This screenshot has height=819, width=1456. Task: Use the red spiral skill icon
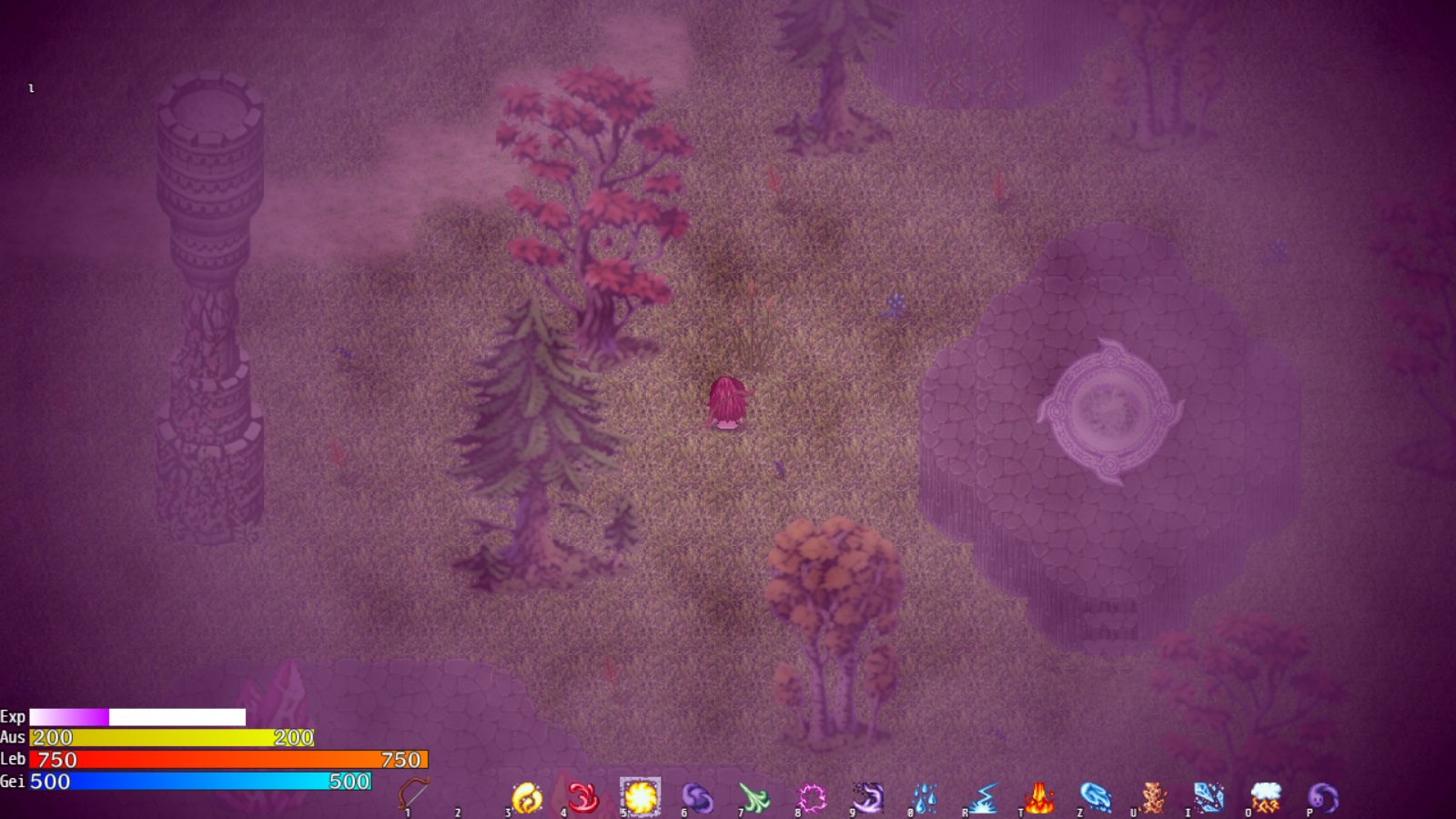[x=583, y=798]
